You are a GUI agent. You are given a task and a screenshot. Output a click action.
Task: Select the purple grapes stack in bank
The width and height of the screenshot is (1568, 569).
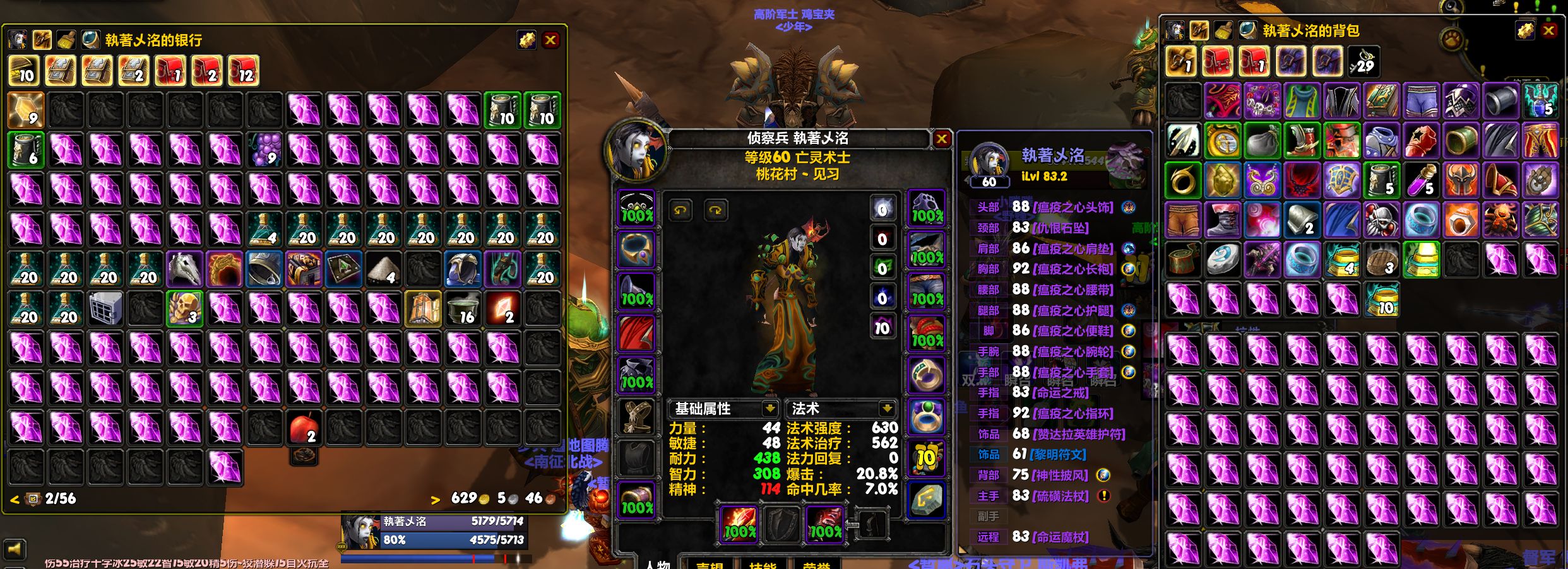point(264,150)
